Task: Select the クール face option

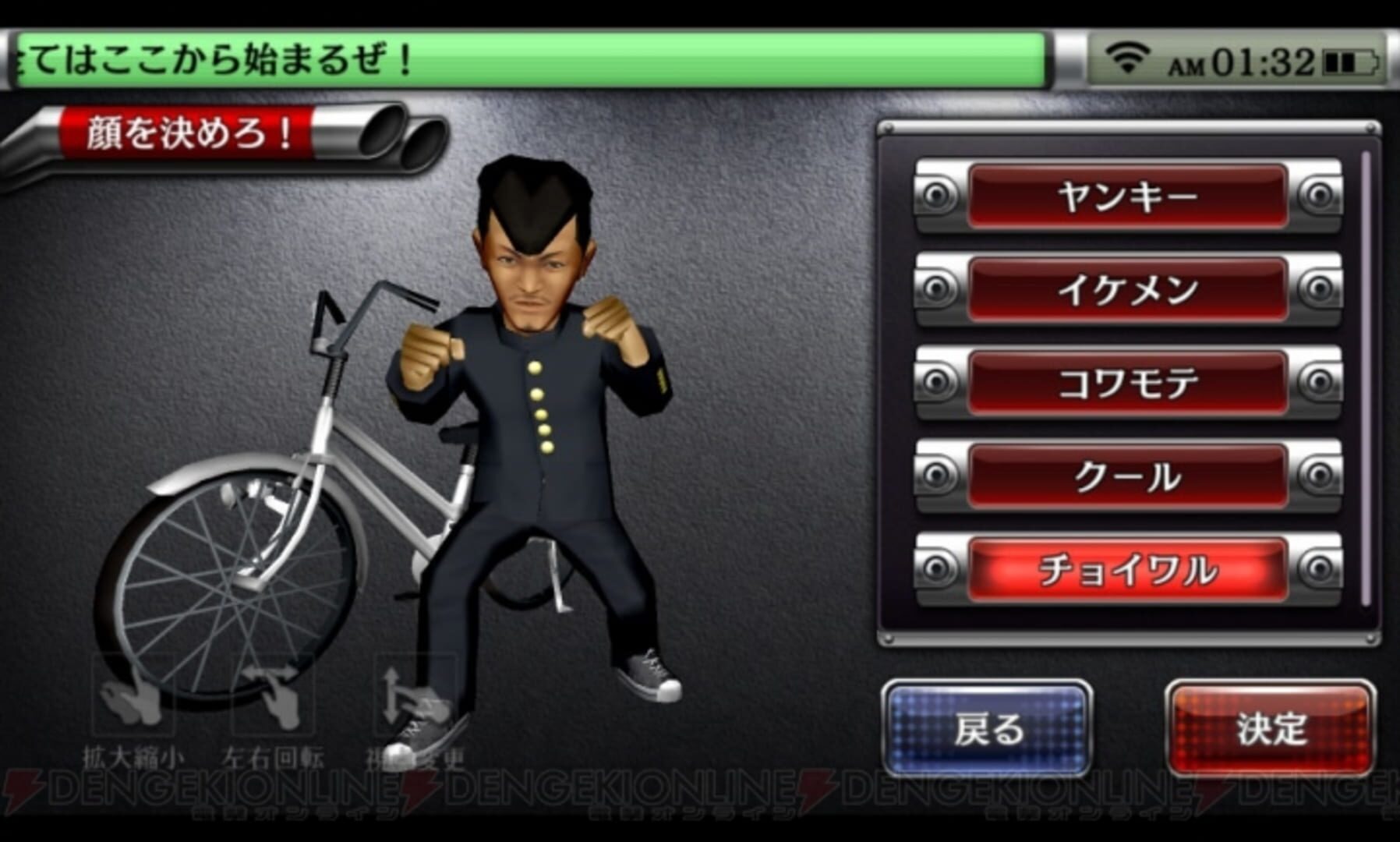Action: (x=1129, y=475)
